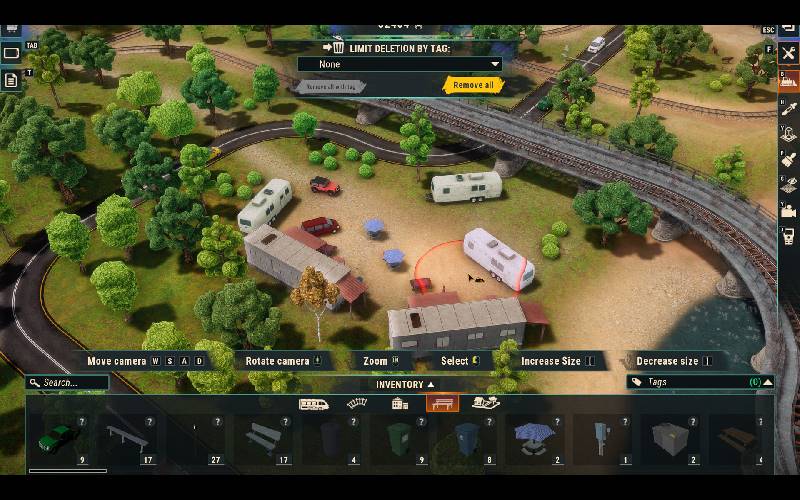This screenshot has height=500, width=800.
Task: Choose the blue trash bin inventory item
Action: click(466, 439)
